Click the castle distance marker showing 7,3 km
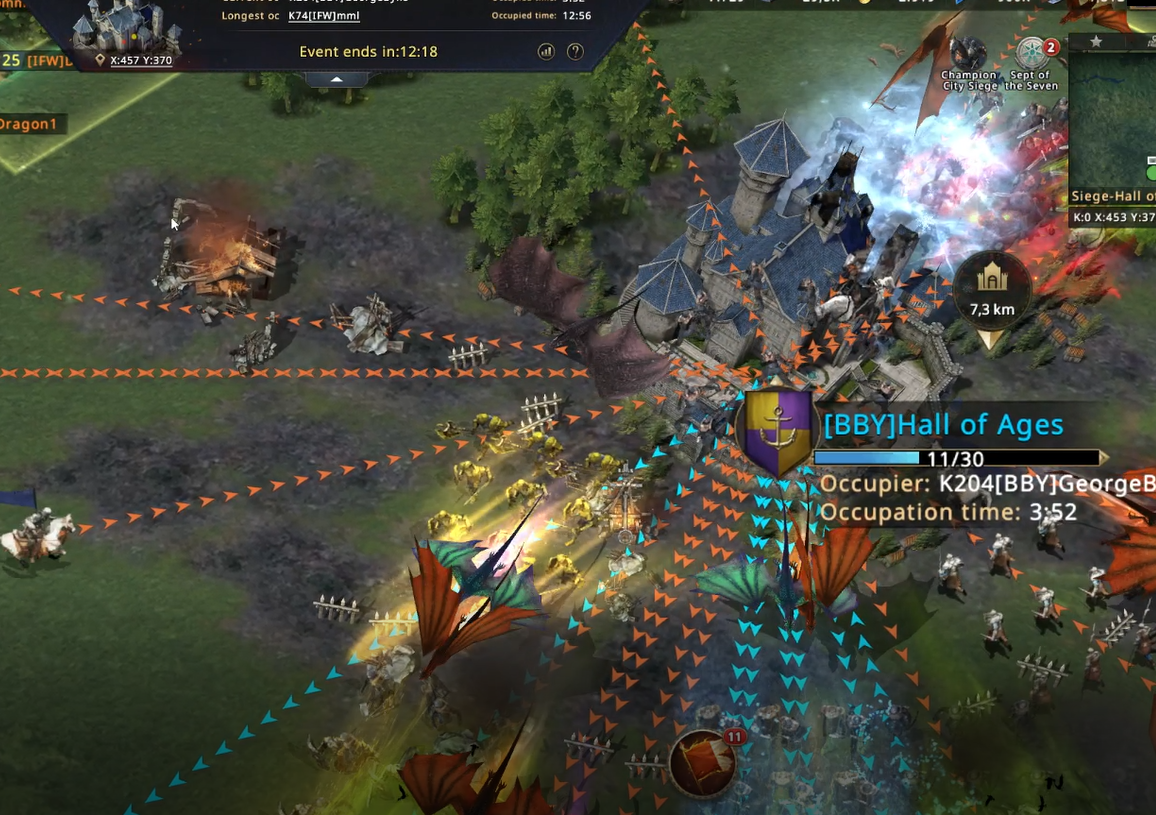The image size is (1156, 815). [991, 291]
